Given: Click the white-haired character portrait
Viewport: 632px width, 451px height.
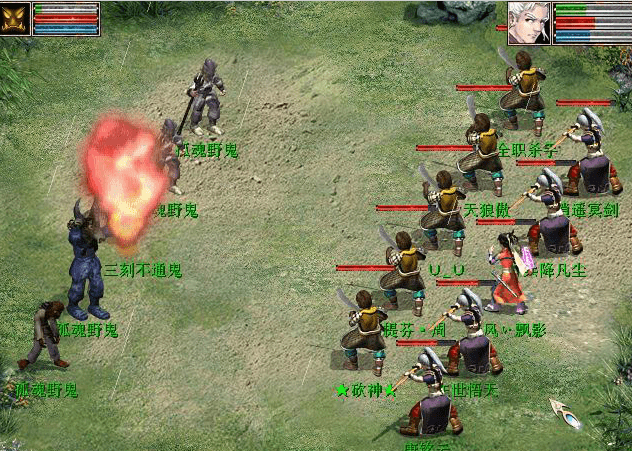Looking at the screenshot, I should click(529, 21).
